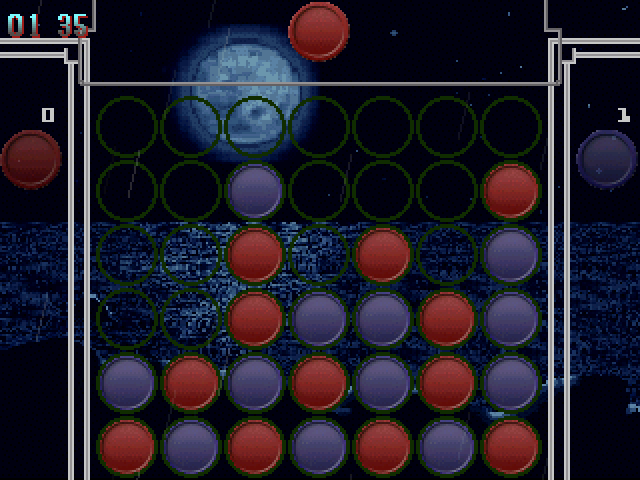The width and height of the screenshot is (640, 480).
Task: Pick the empty slot flanked by two red discs
Action: point(319,255)
